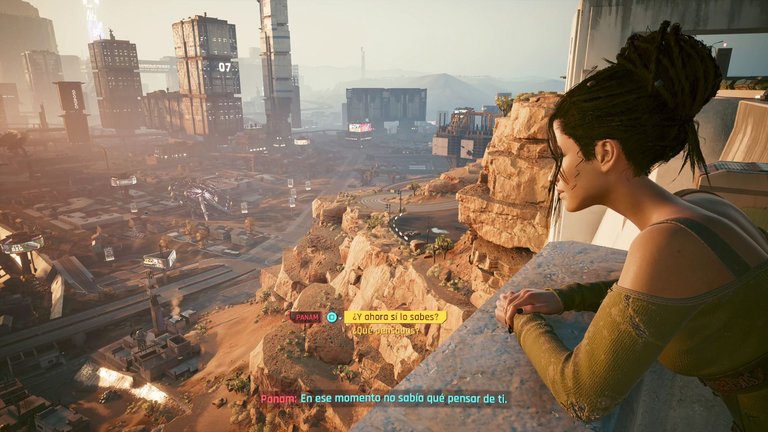Select the dialogue option "¿Qué pensabas?"
This screenshot has height=432, width=768.
coord(386,331)
